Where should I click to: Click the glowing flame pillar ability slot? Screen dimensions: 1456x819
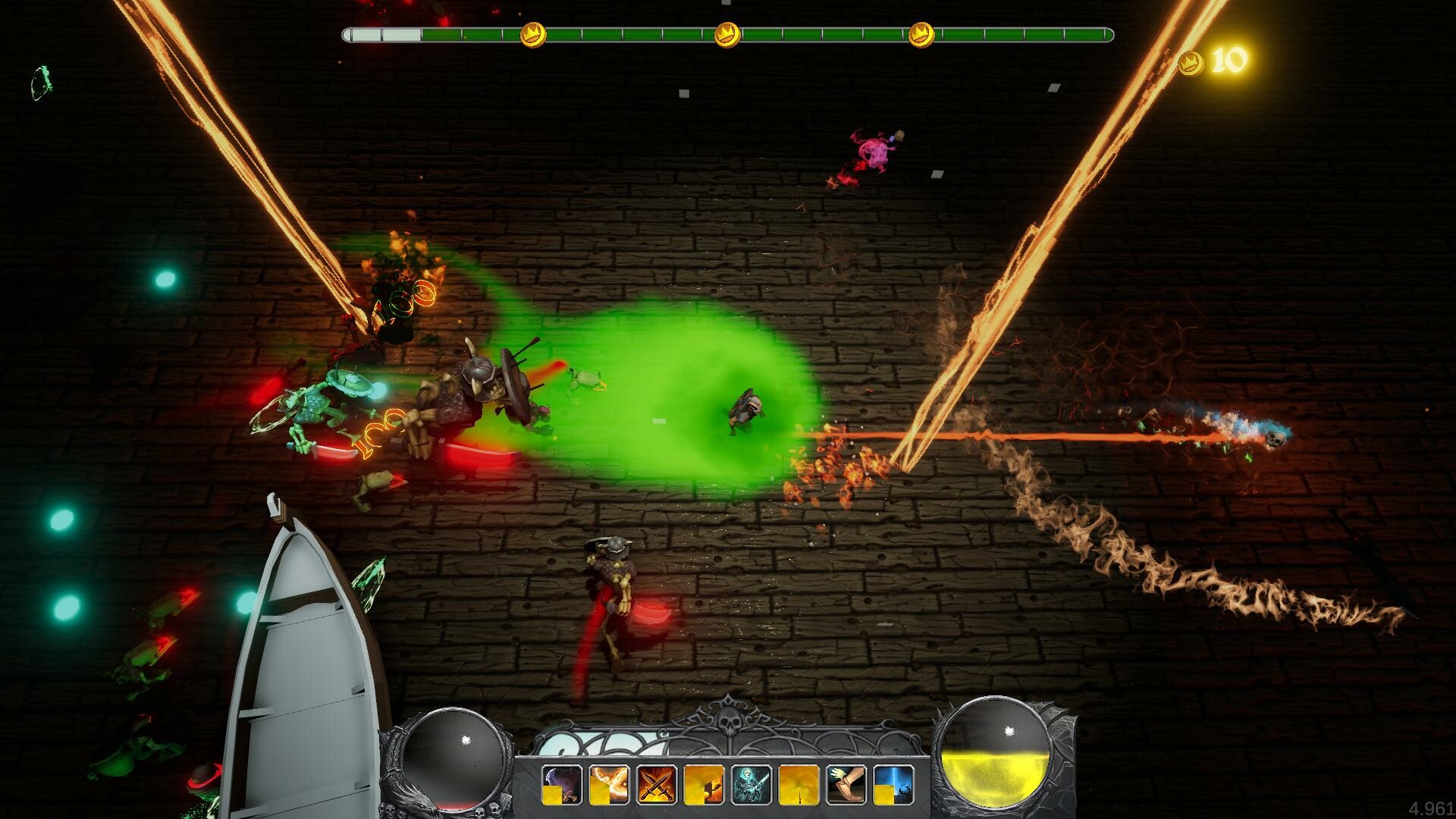tap(797, 783)
